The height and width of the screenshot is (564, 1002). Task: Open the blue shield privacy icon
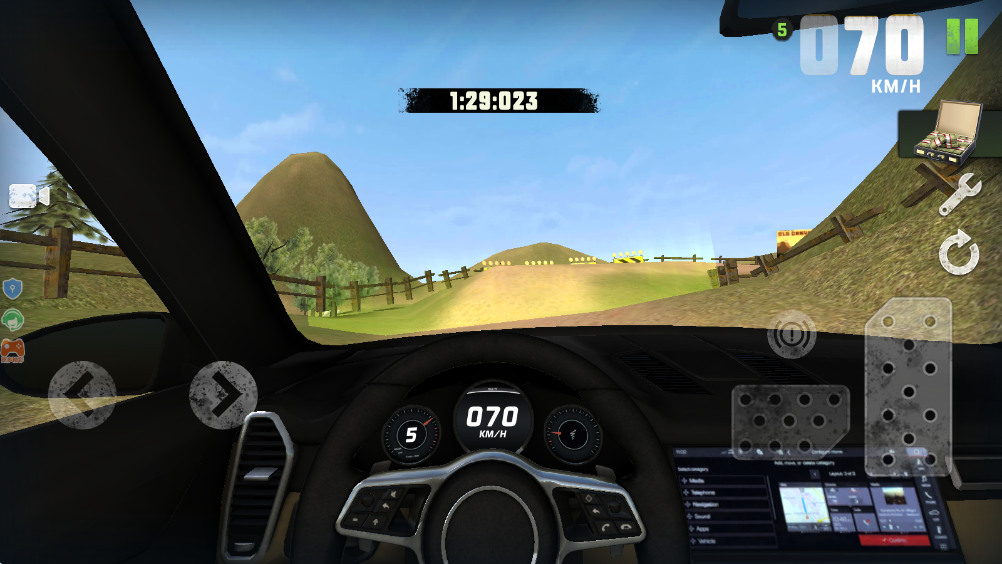coord(12,290)
